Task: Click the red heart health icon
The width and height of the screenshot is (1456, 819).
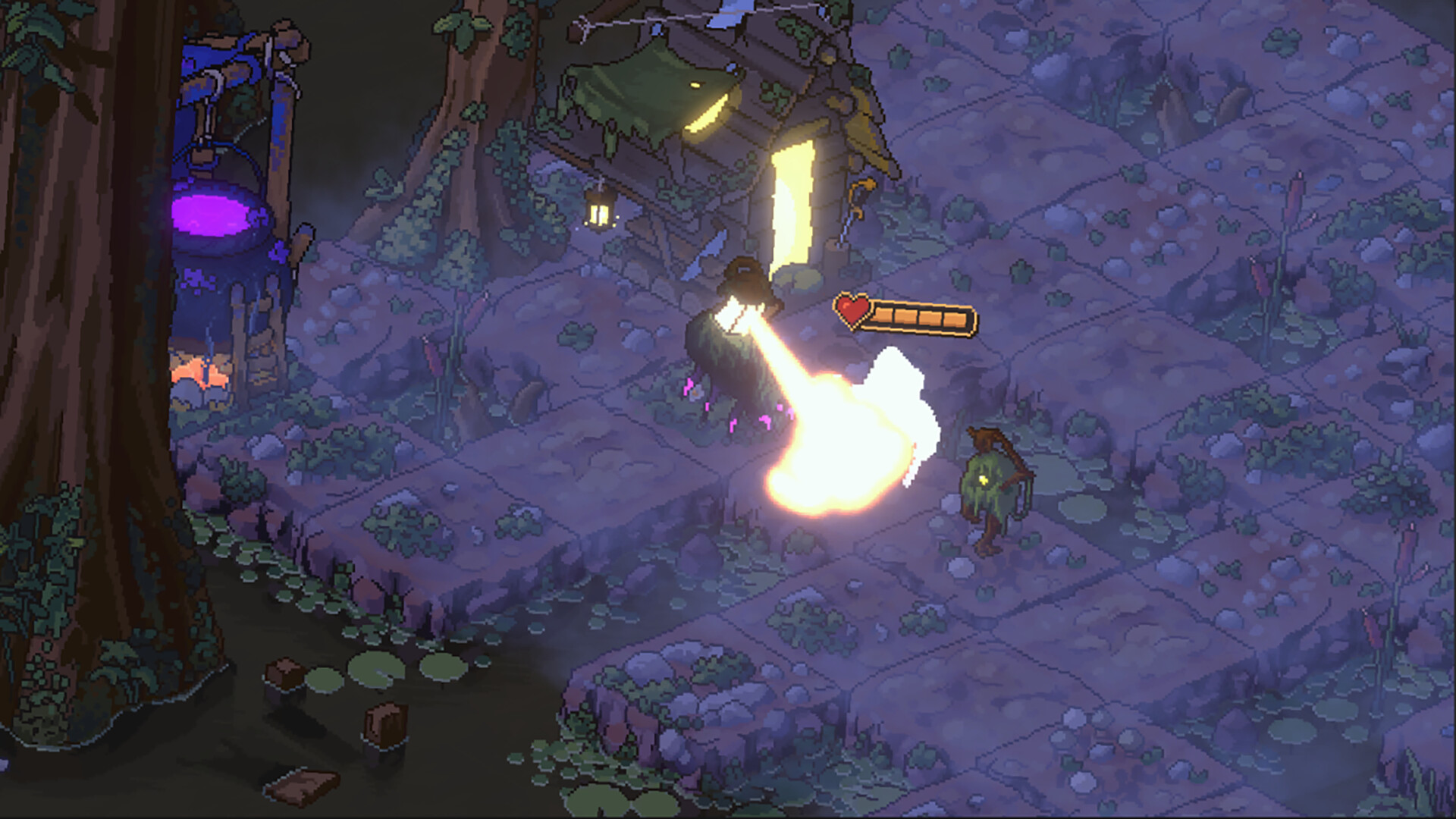Action: point(851,309)
